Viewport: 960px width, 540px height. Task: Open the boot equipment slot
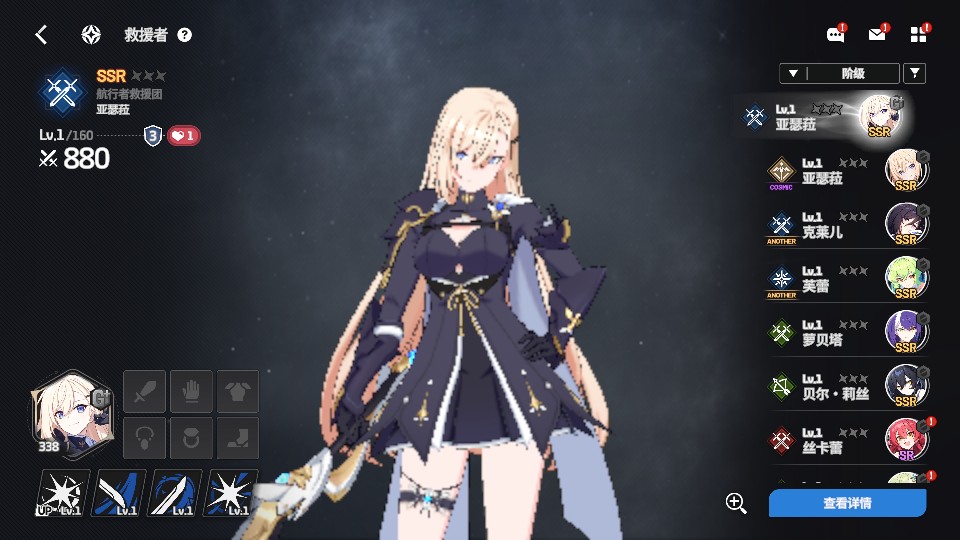[238, 438]
